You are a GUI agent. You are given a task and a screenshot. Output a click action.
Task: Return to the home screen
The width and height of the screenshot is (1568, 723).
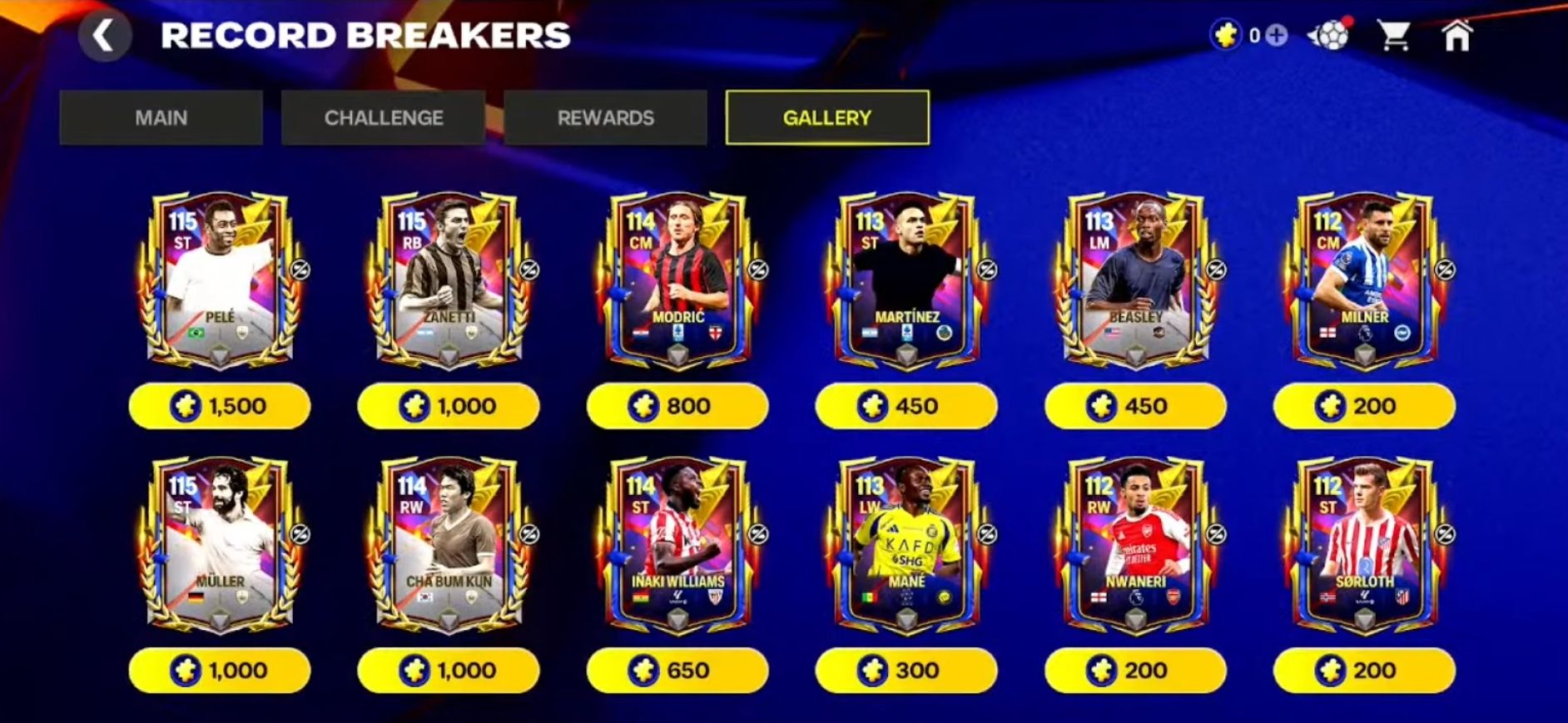coord(1456,36)
